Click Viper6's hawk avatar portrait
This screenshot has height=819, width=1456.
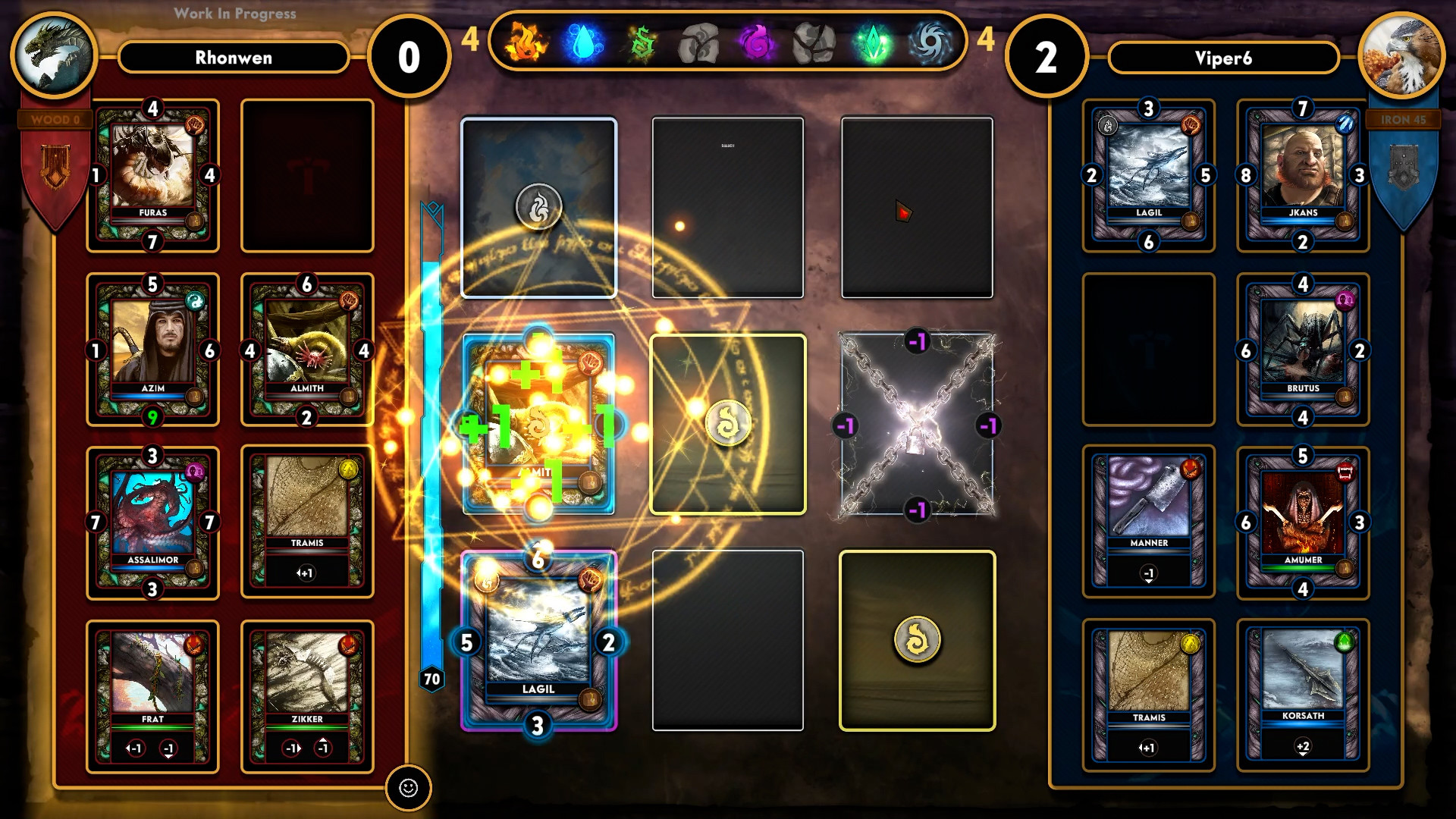pos(1402,53)
